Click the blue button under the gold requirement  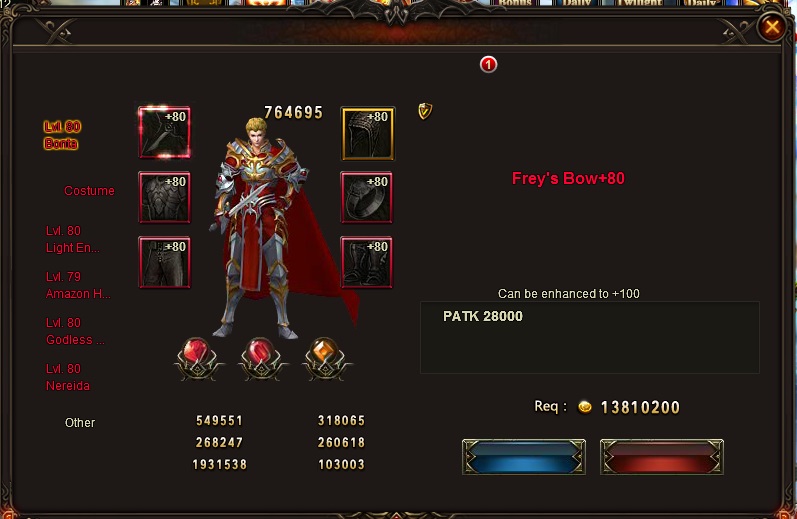[x=510, y=457]
